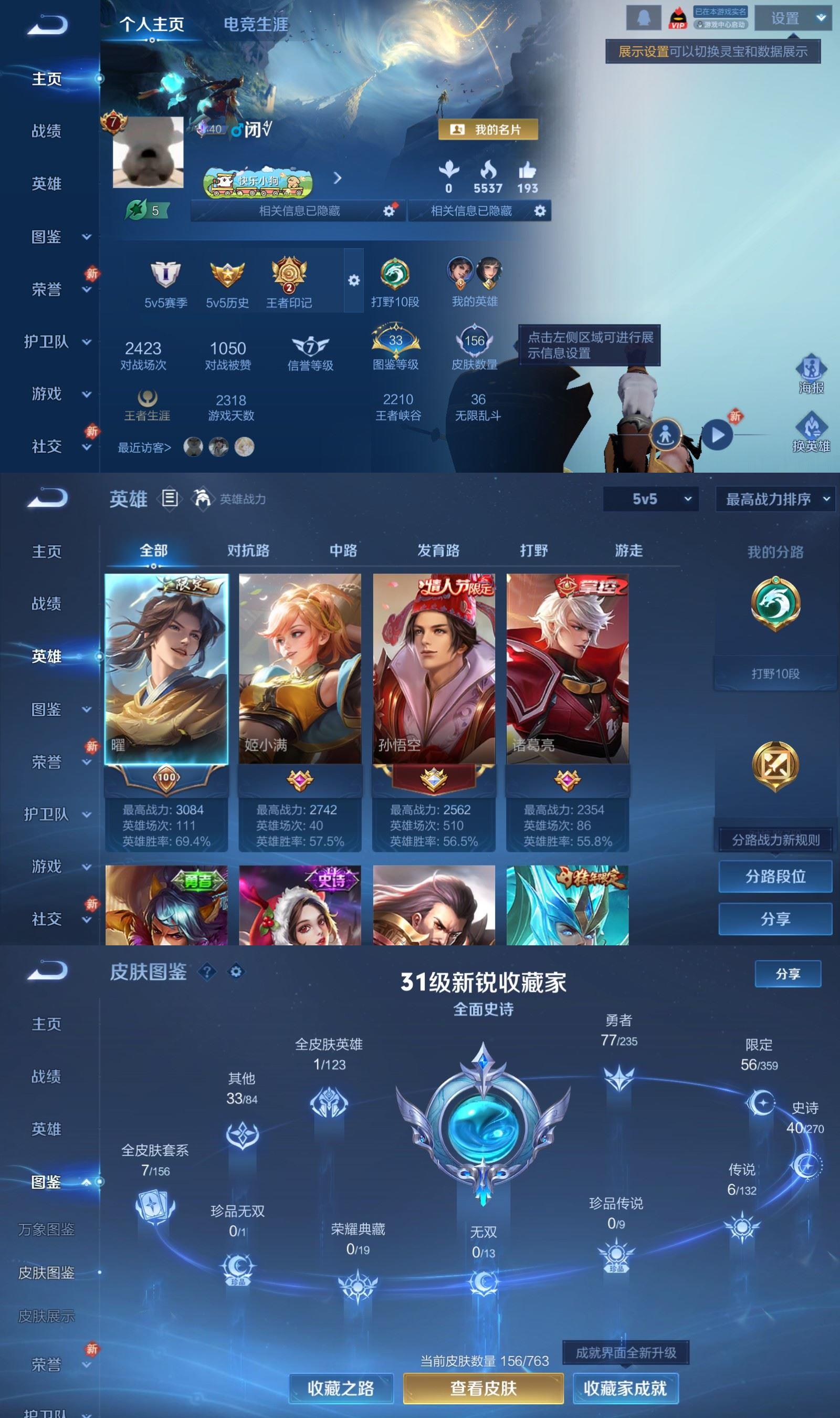Click the gold 查看皮肤 button

tap(483, 1388)
